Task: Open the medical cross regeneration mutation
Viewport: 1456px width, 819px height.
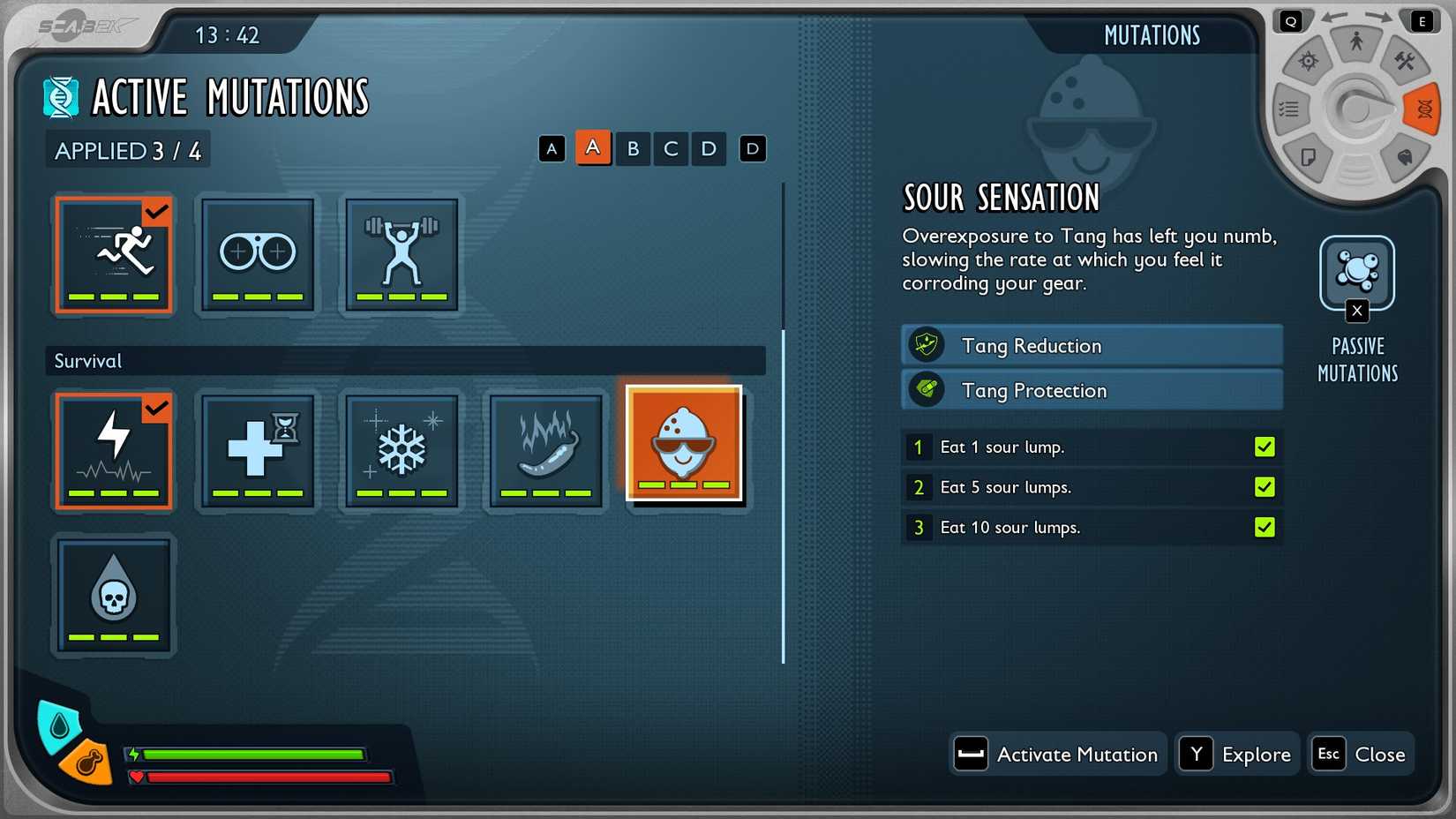Action: [x=257, y=451]
